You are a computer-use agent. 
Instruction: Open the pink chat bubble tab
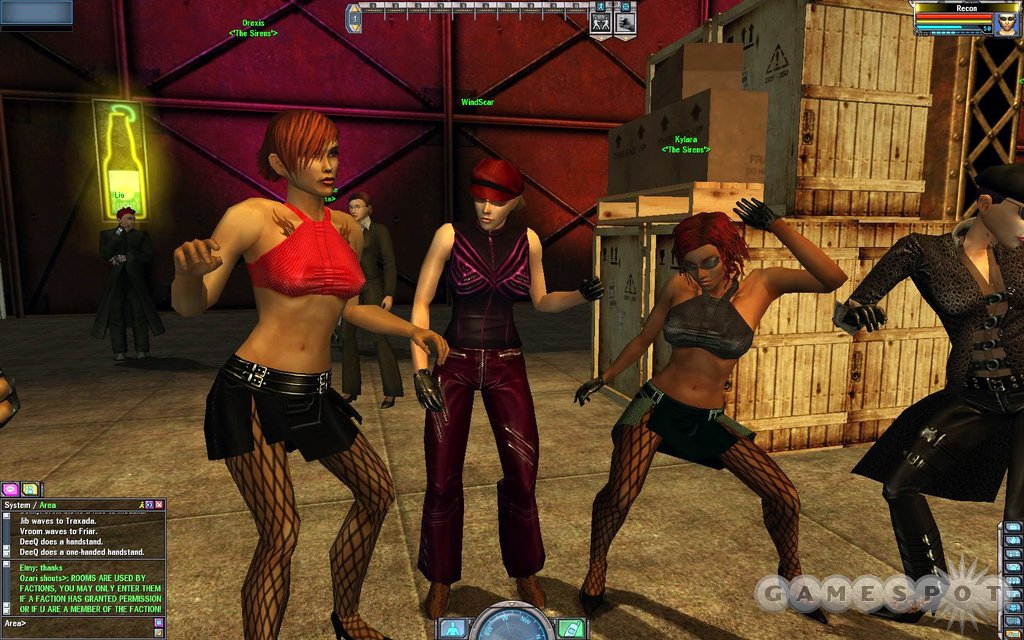(x=12, y=489)
